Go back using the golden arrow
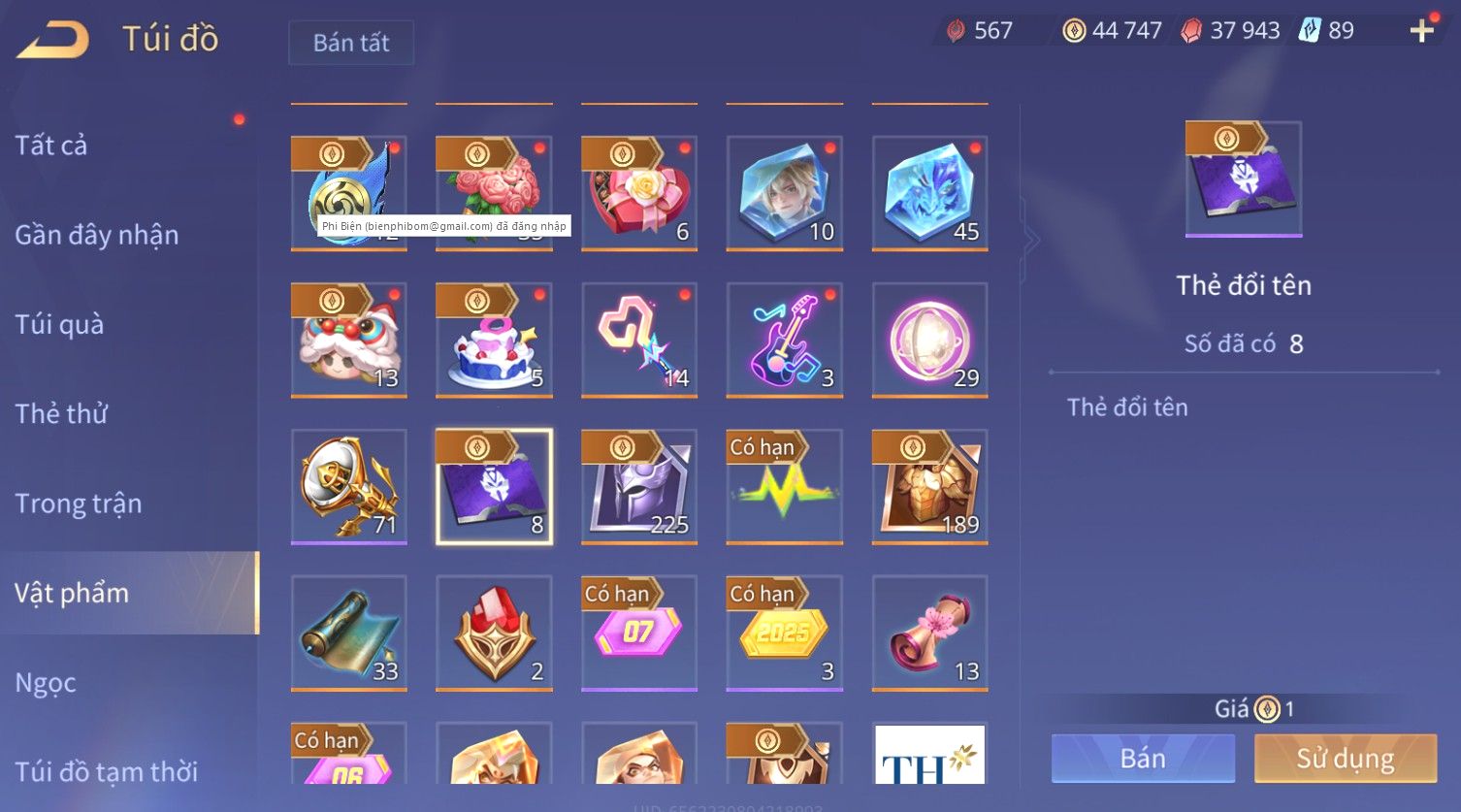The height and width of the screenshot is (812, 1461). coord(54,40)
